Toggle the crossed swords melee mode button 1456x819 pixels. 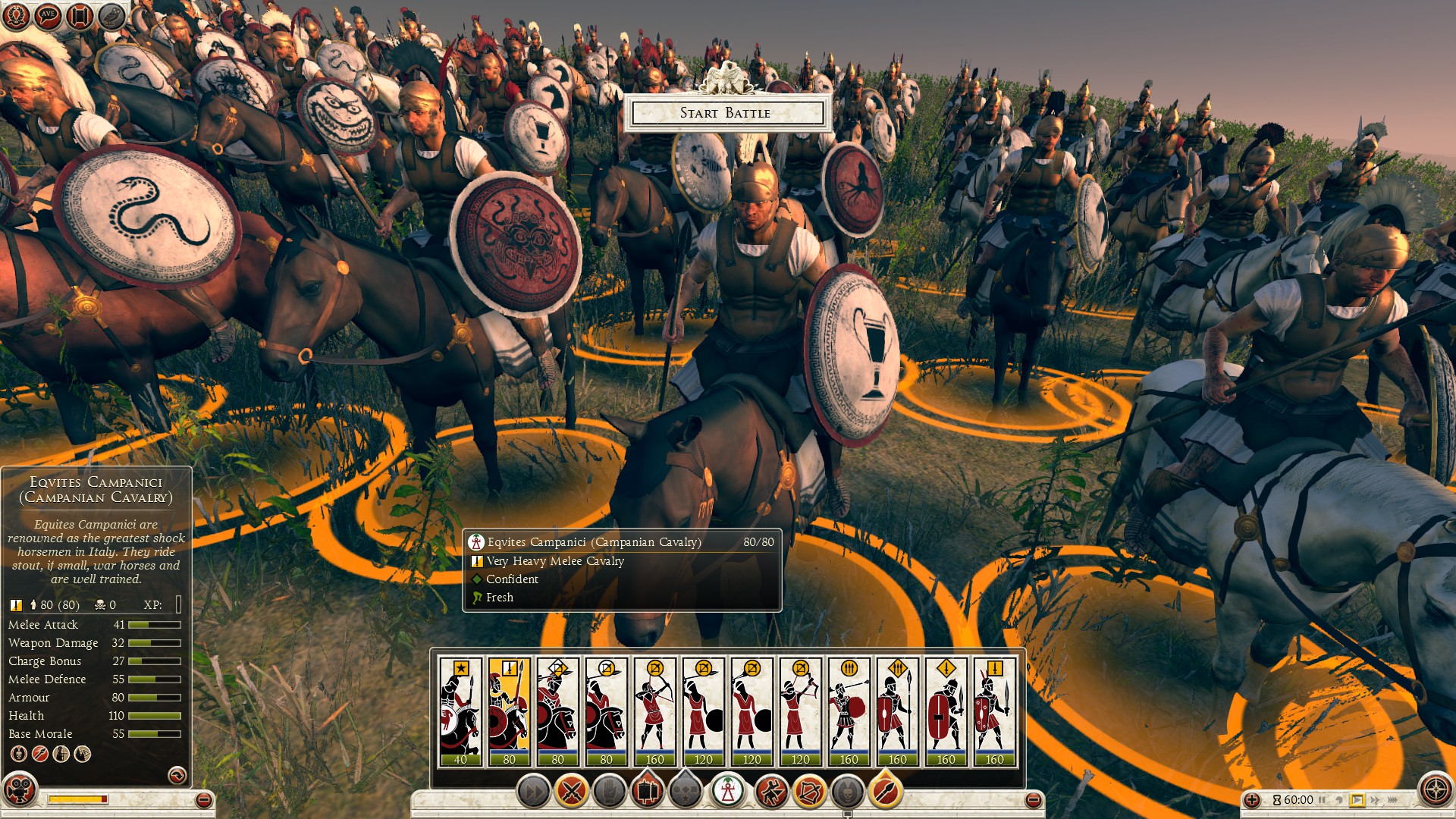[572, 792]
